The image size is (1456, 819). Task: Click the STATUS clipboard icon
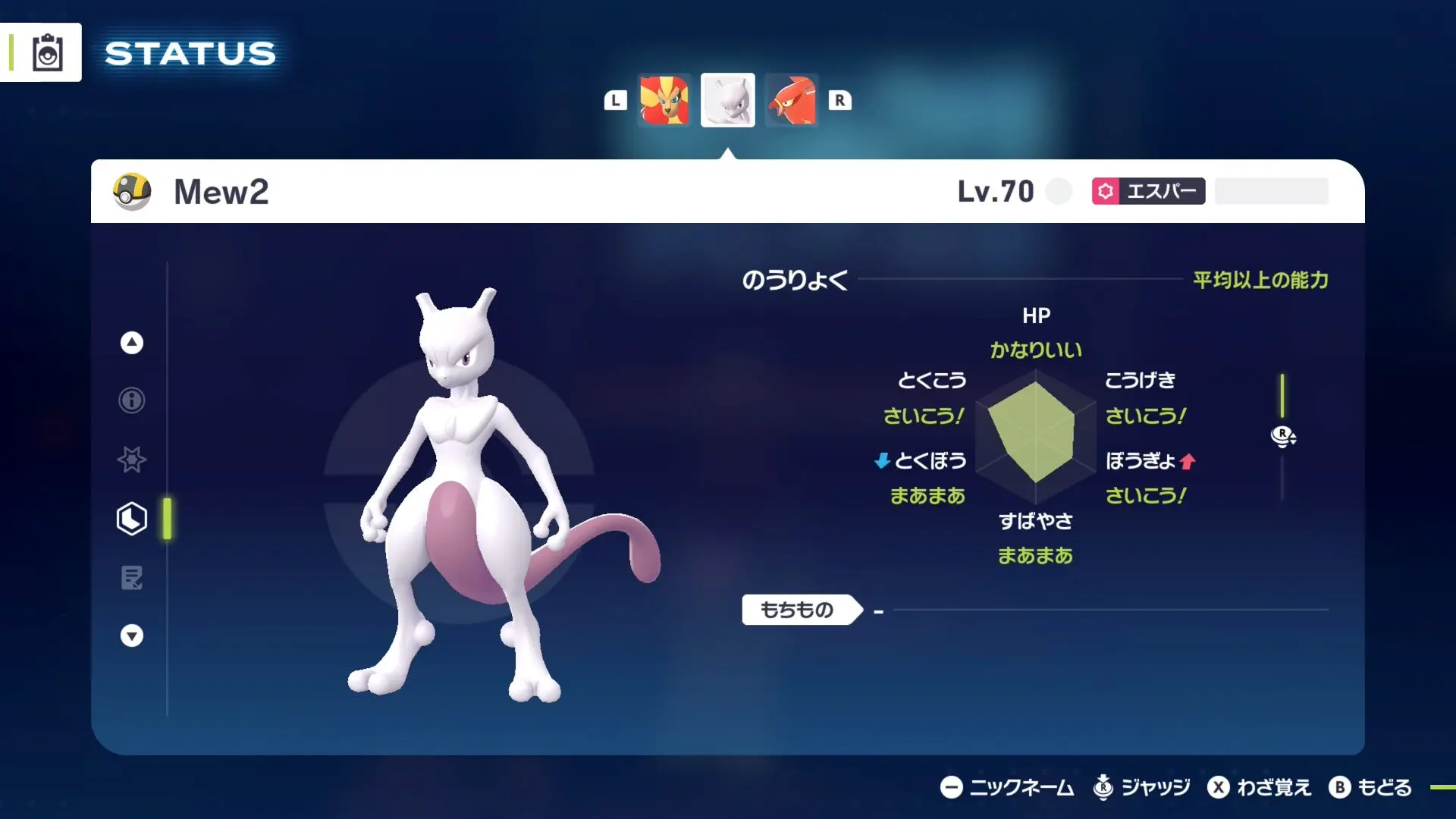pyautogui.click(x=47, y=53)
